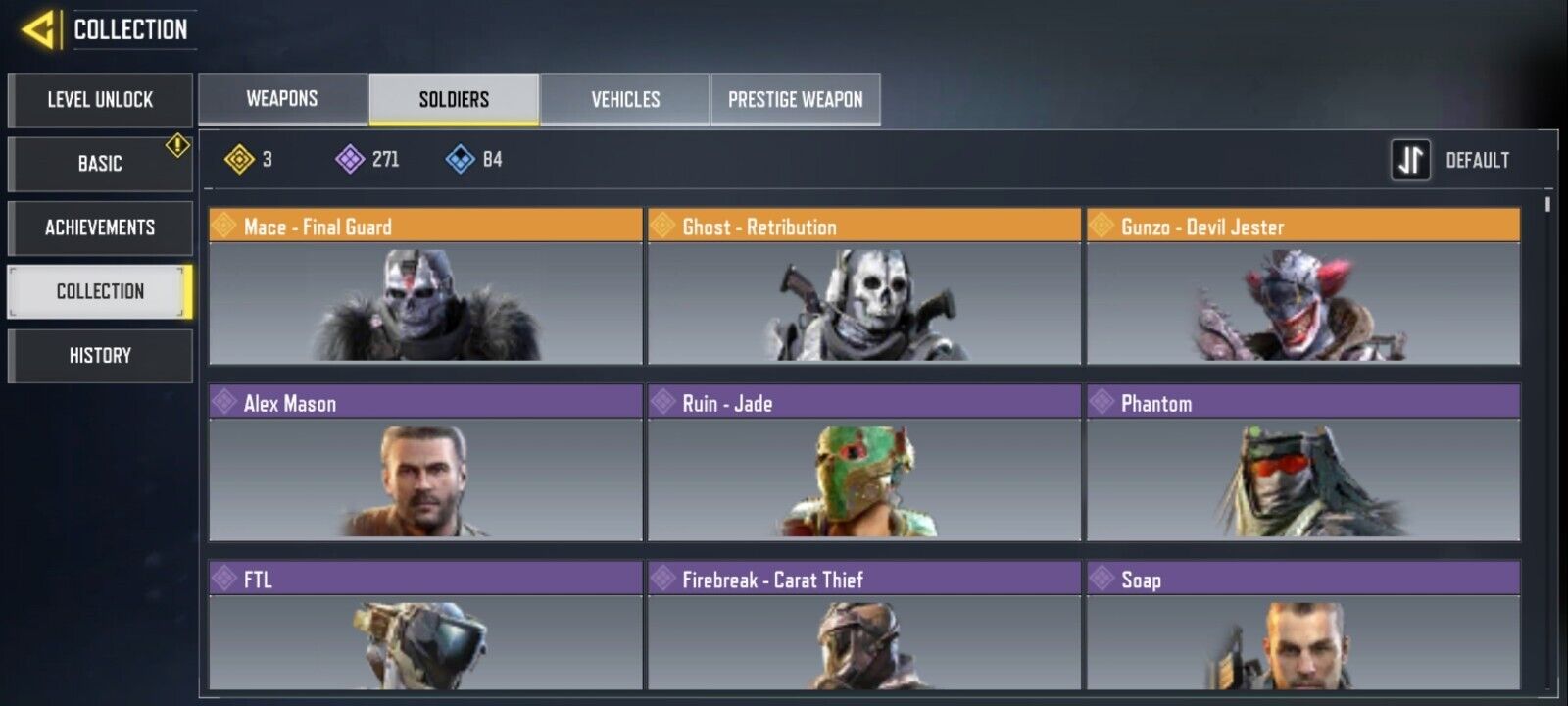
Task: Choose the Ruin - Jade soldier
Action: coord(863,463)
